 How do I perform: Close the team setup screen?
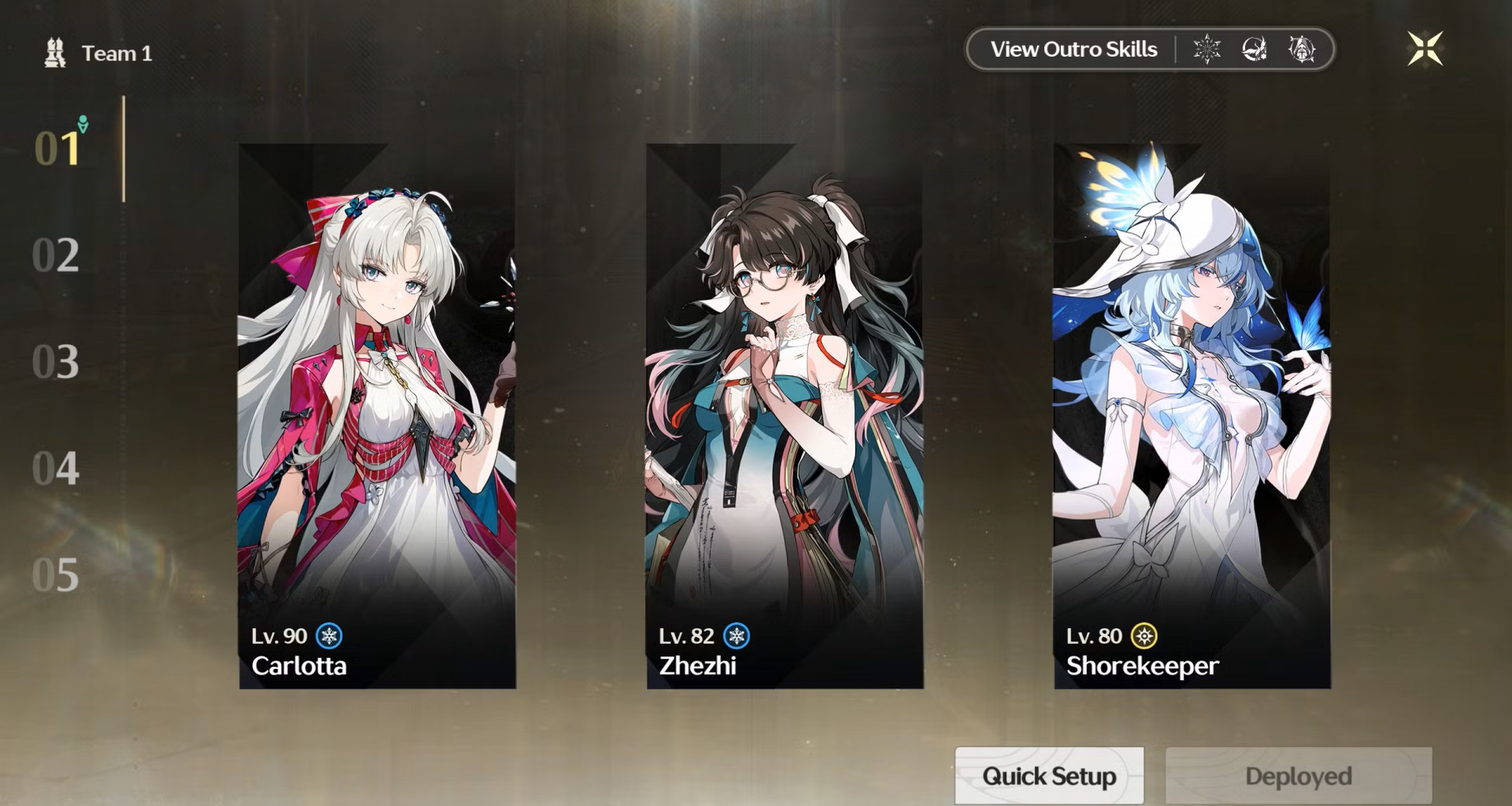1425,49
